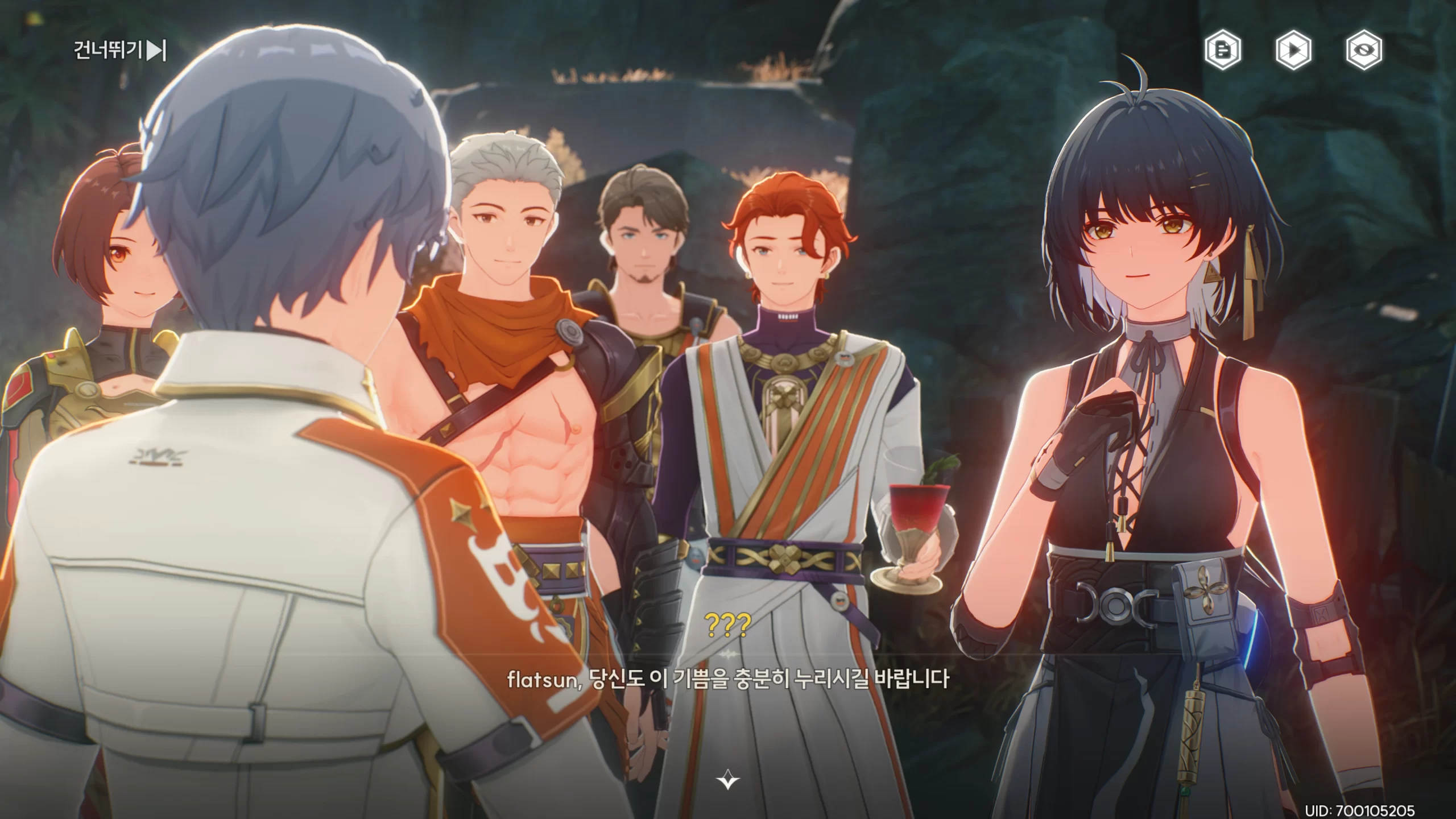The width and height of the screenshot is (1456, 819).
Task: Skip the cutscene with 건너뛰기
Action: (x=120, y=51)
